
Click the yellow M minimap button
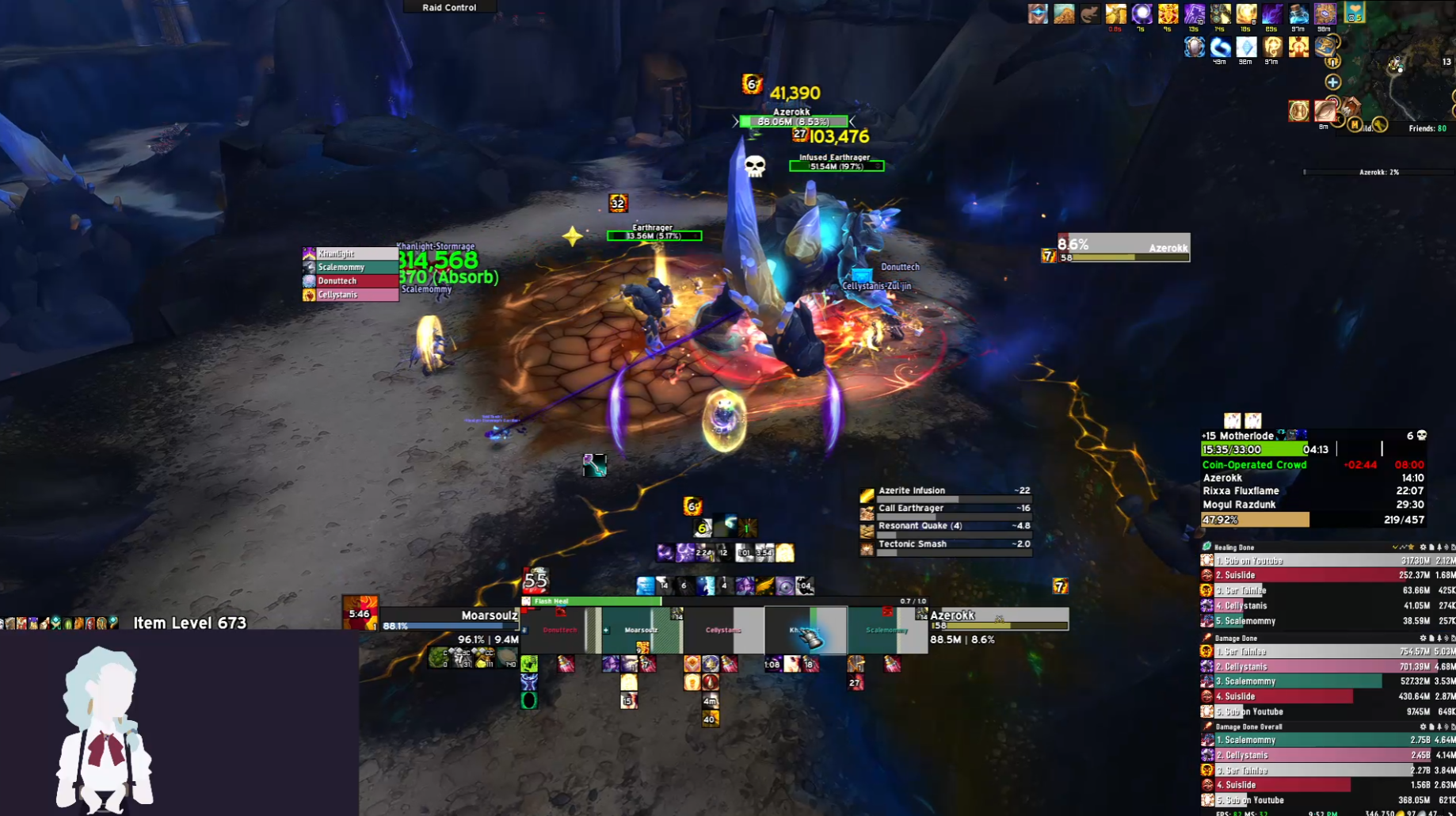pyautogui.click(x=1355, y=124)
